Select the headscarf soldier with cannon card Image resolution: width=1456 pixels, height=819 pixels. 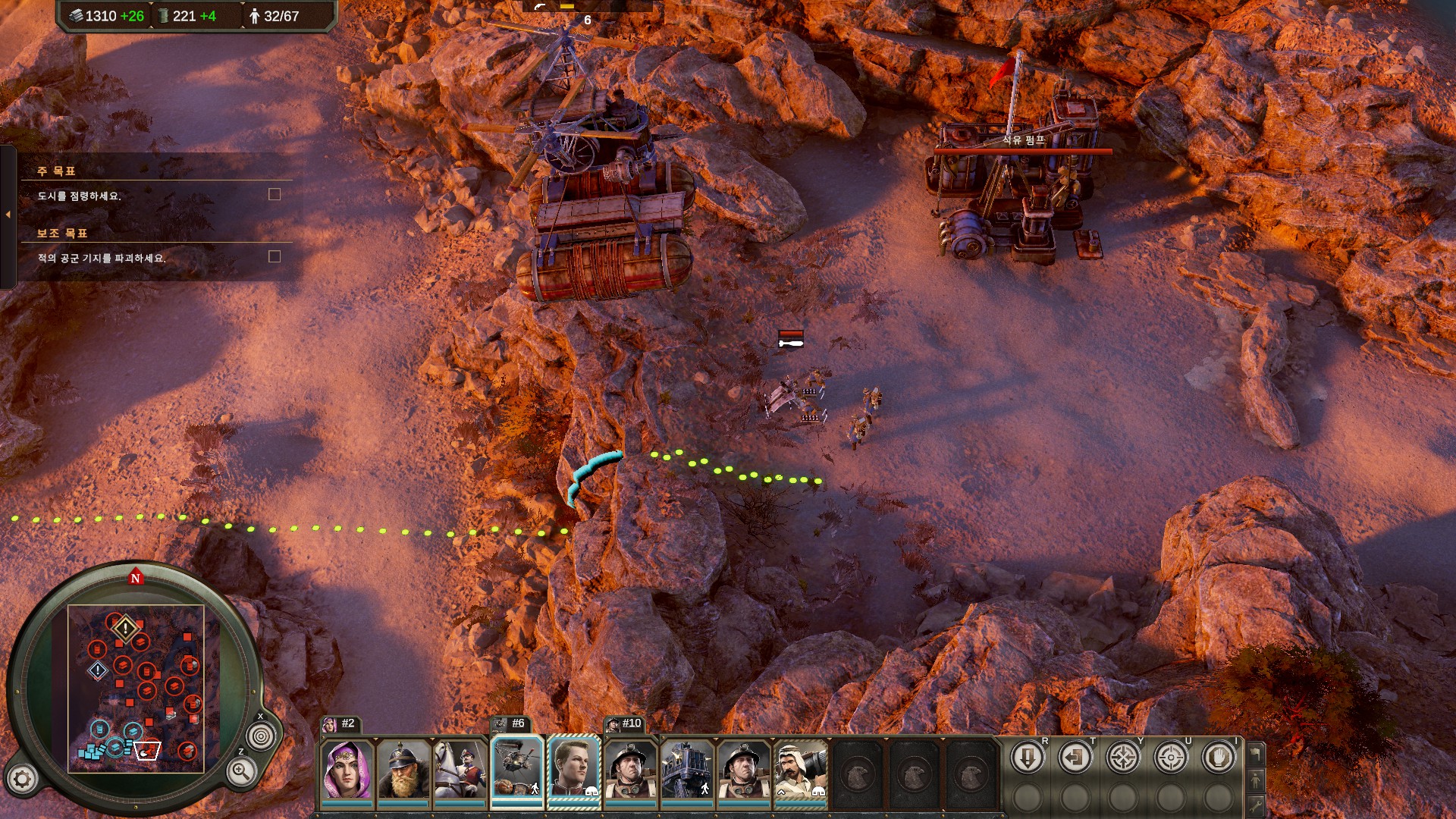click(800, 770)
